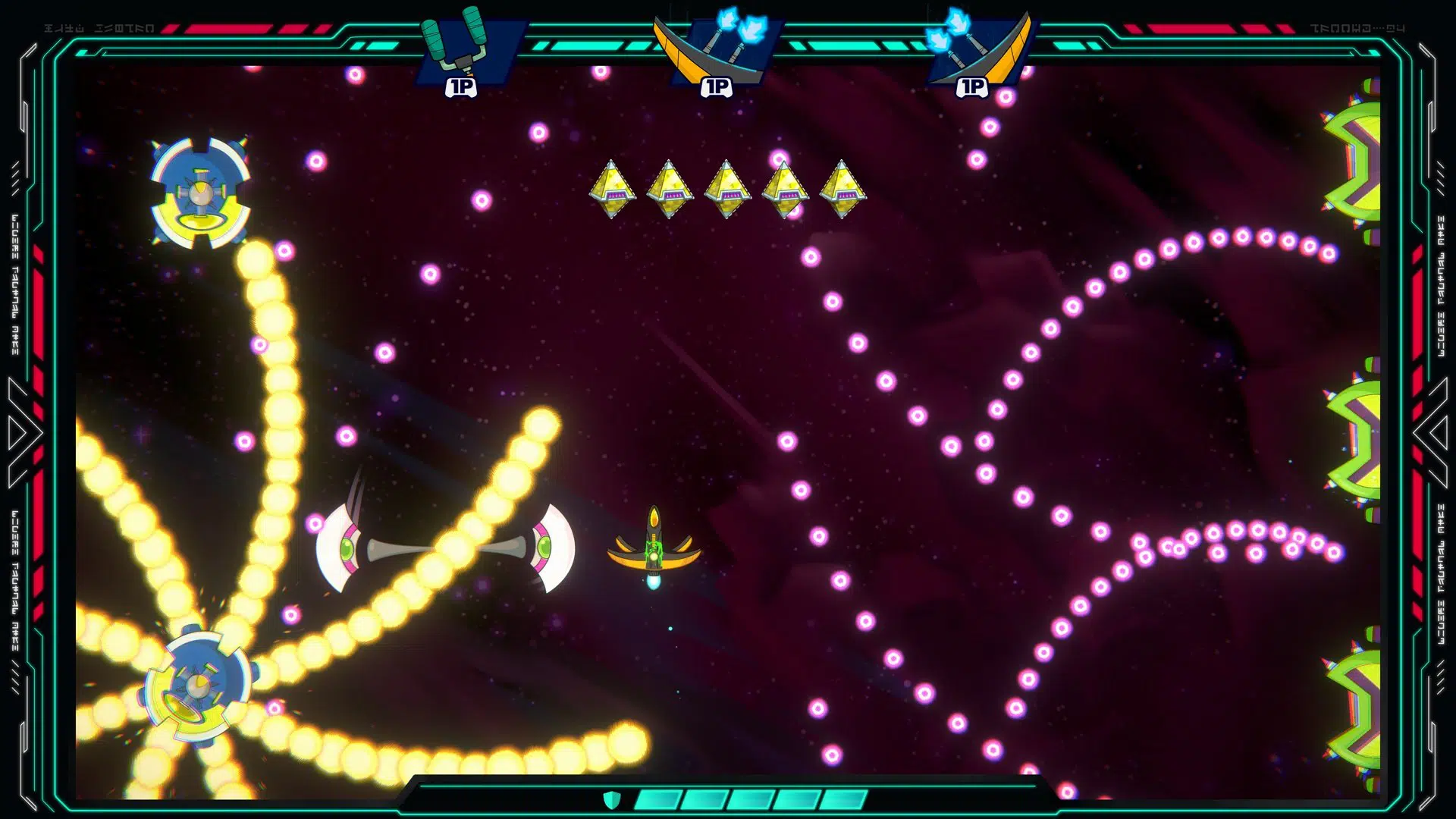This screenshot has width=1456, height=819.
Task: Click the 1P gamepad badge under the slingshot weapon
Action: 461,87
